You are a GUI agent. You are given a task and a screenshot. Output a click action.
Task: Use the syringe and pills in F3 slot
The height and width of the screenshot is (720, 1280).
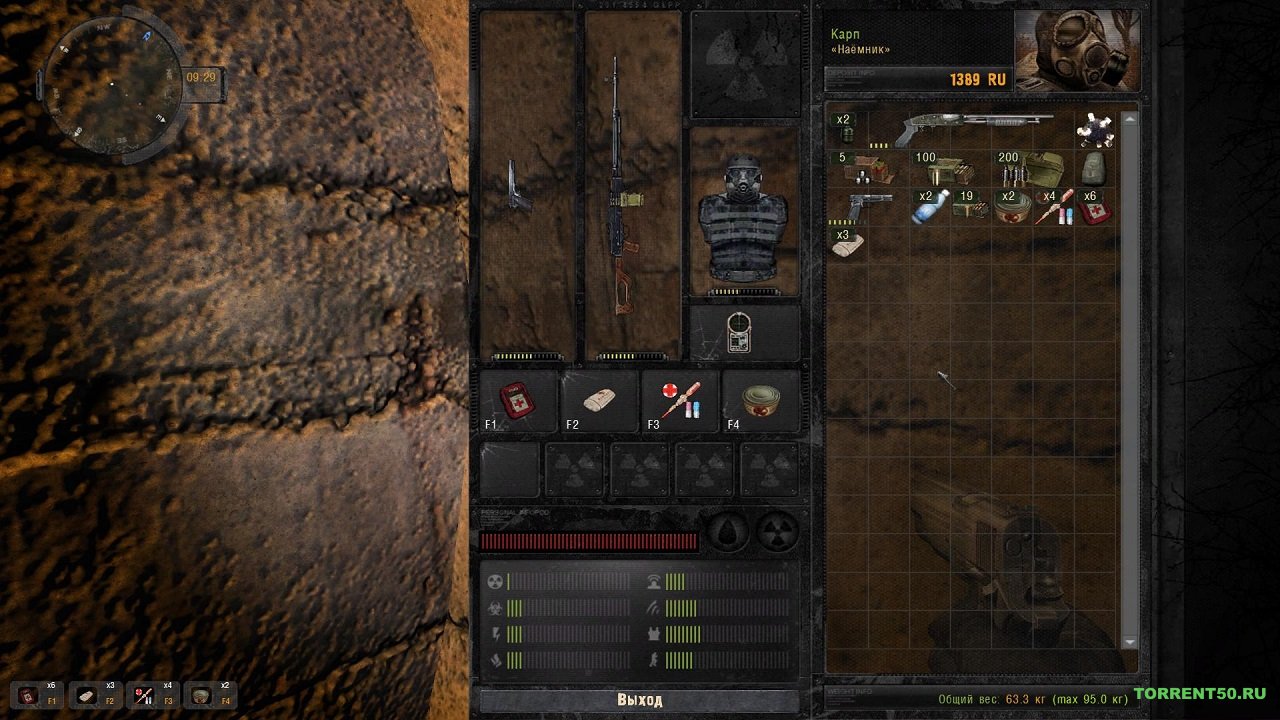coord(680,400)
